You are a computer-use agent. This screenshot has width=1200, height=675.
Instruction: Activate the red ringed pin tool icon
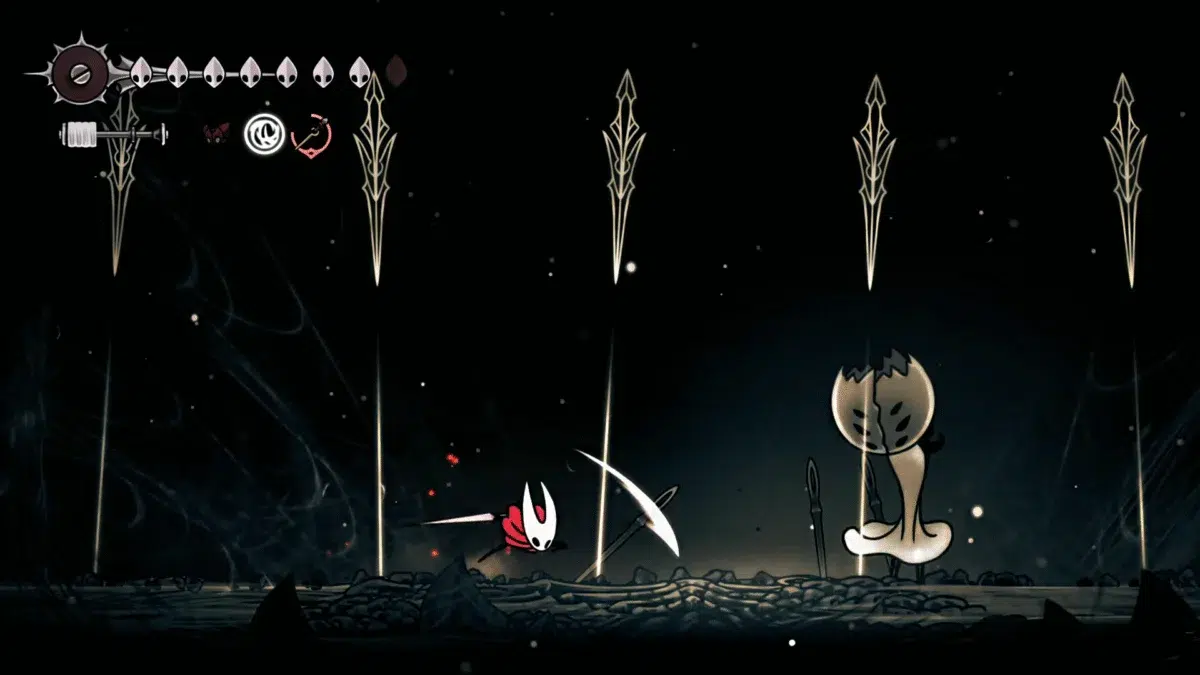(311, 134)
